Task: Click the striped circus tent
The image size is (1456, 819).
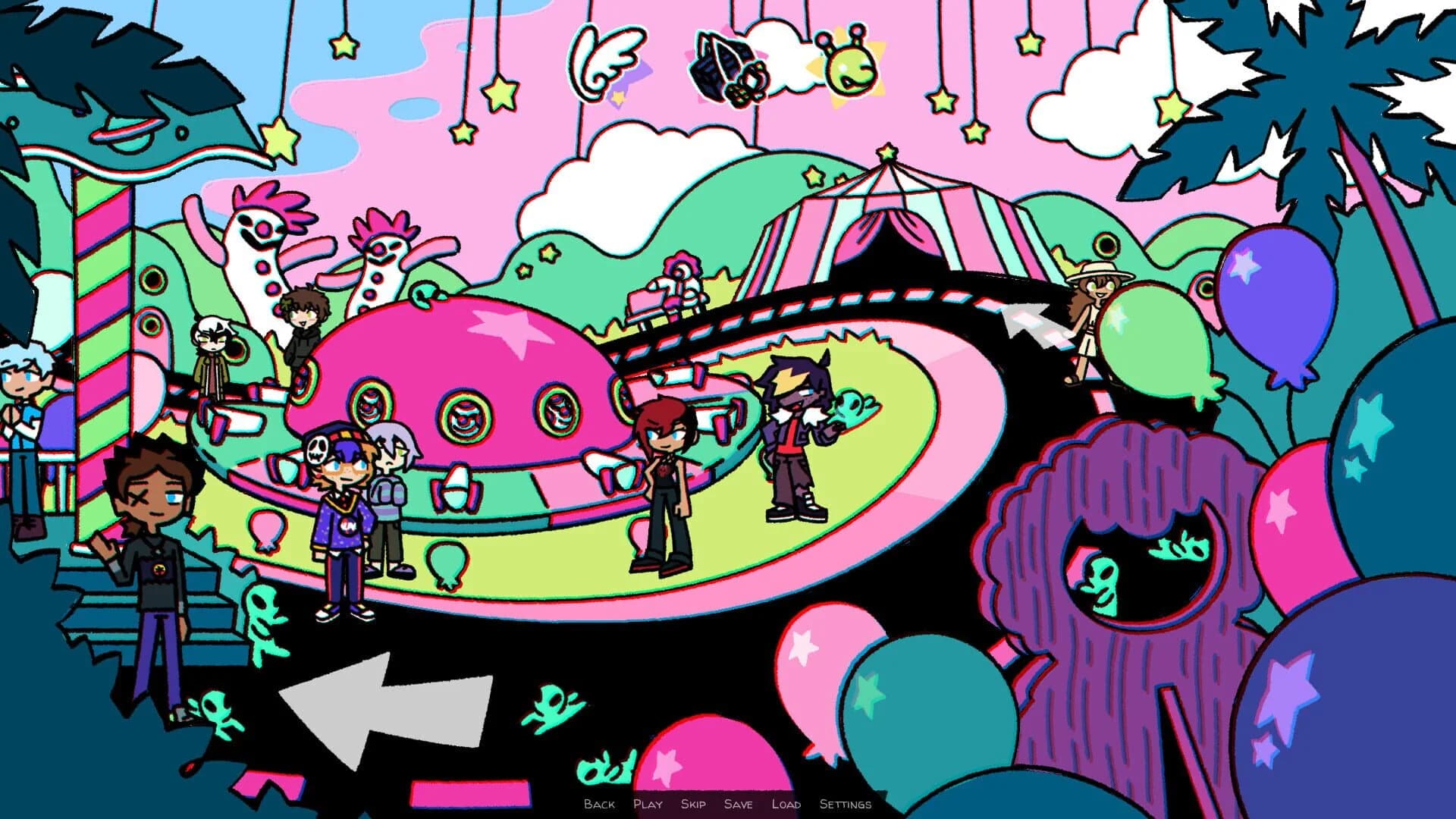Action: pos(887,227)
